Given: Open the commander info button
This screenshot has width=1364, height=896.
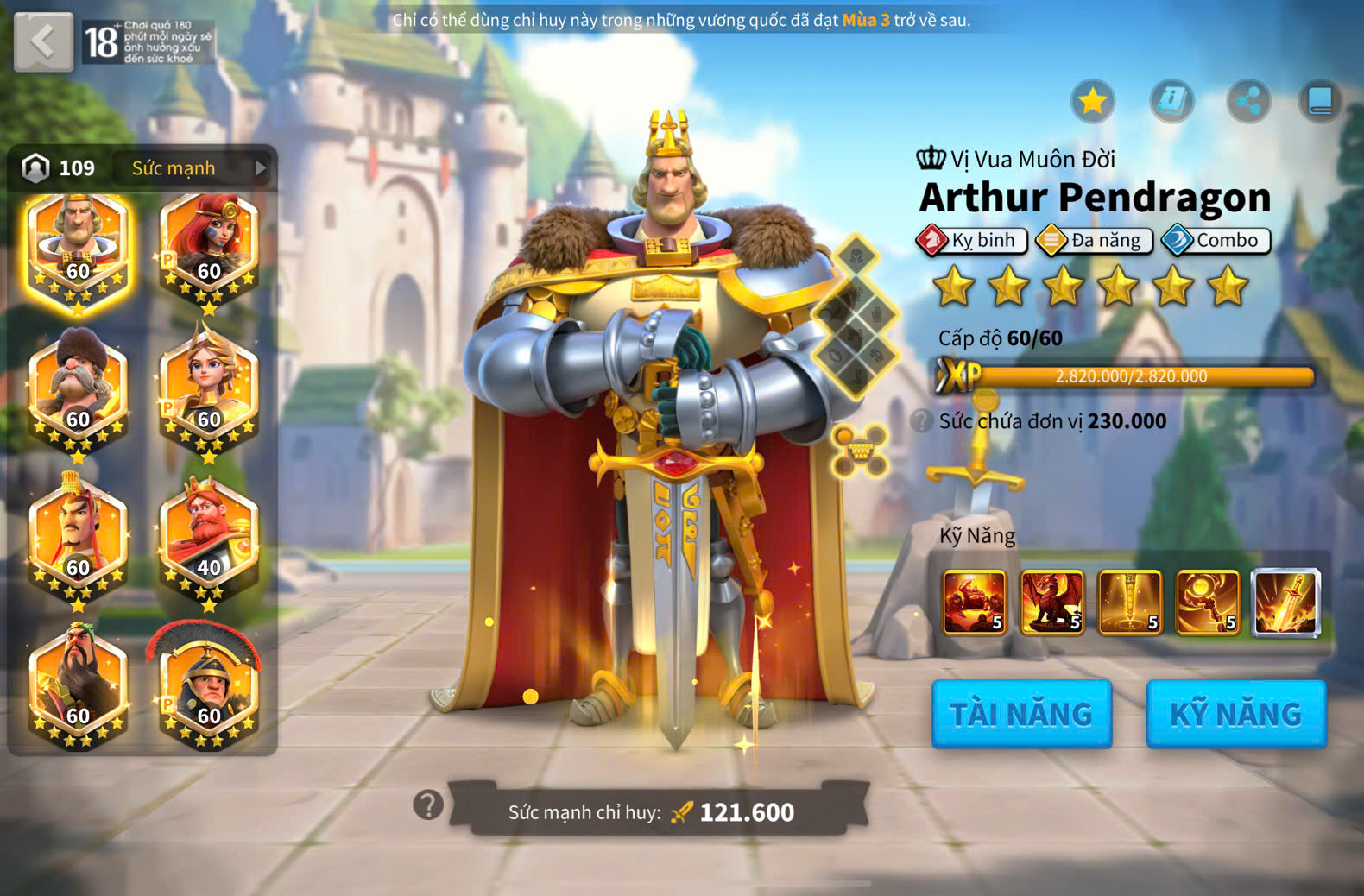Looking at the screenshot, I should [1171, 102].
